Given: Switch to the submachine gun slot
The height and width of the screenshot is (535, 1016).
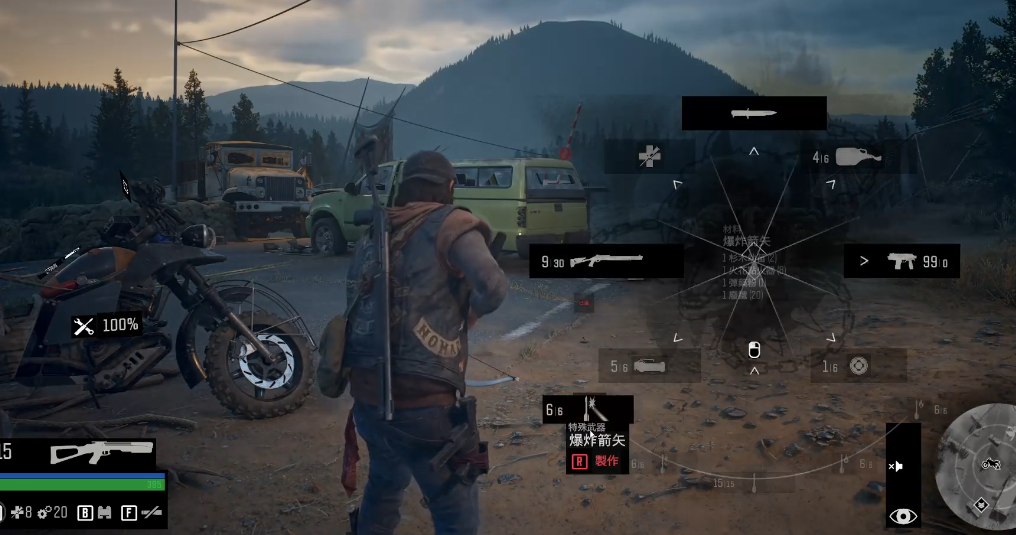Looking at the screenshot, I should pyautogui.click(x=901, y=261).
